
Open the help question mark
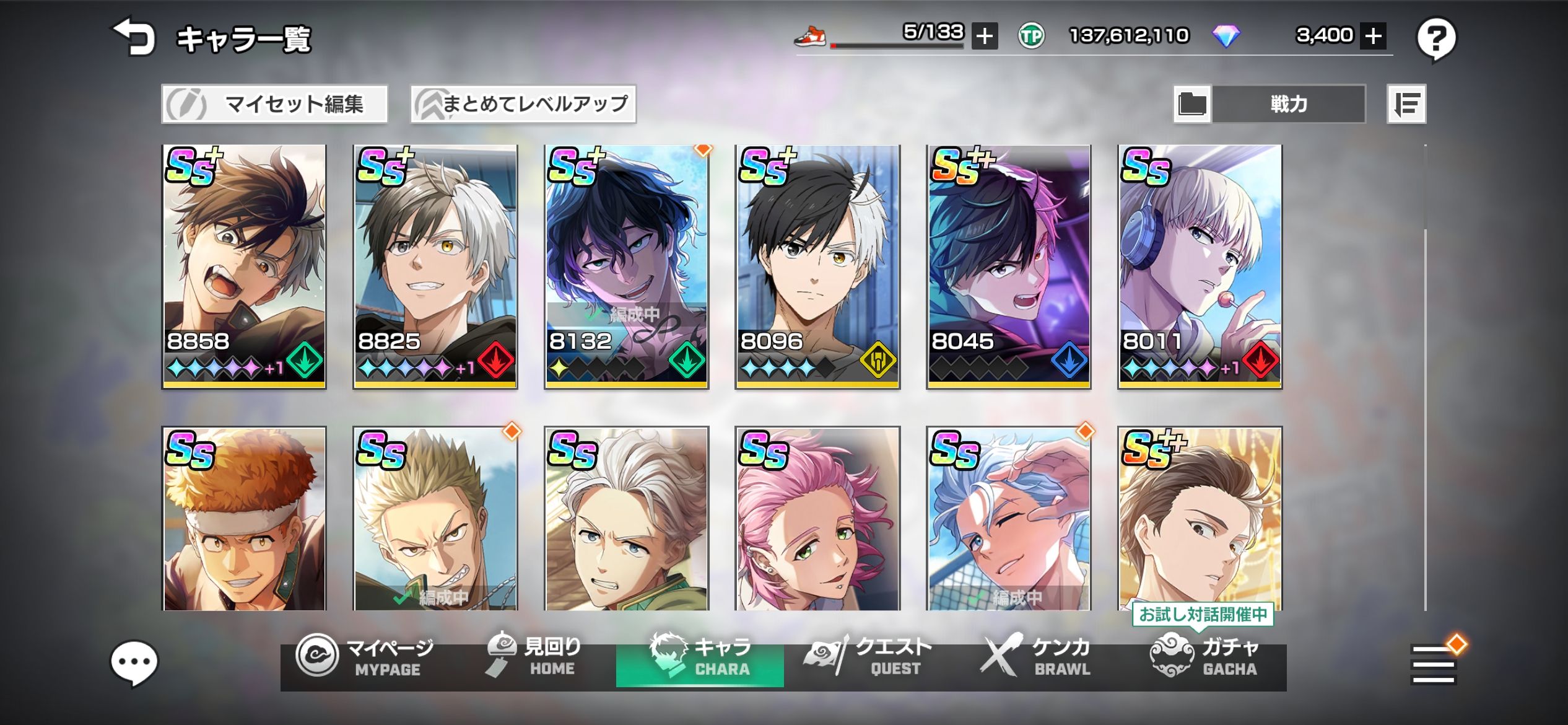coord(1436,39)
